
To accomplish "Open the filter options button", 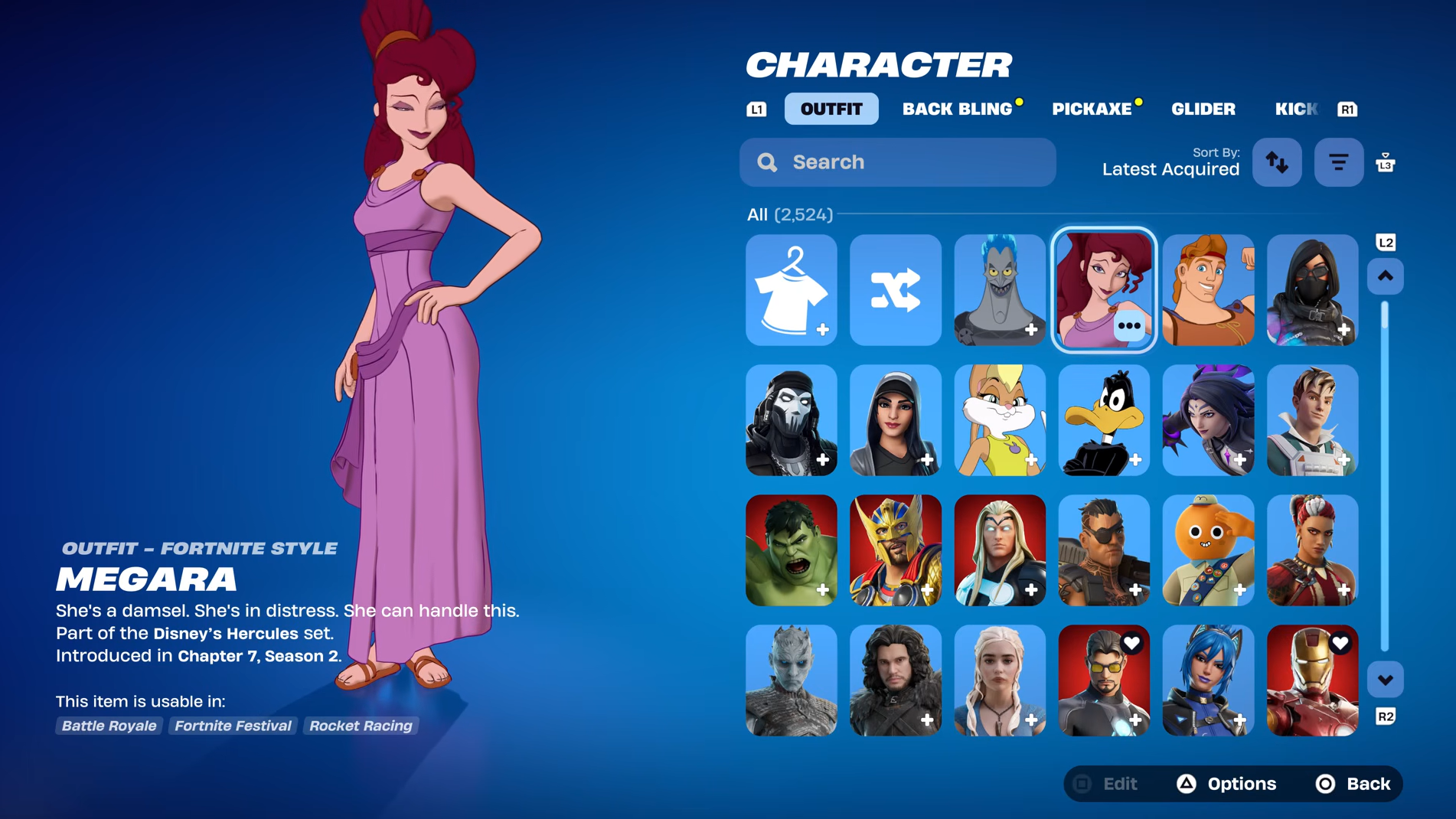I will (1338, 162).
